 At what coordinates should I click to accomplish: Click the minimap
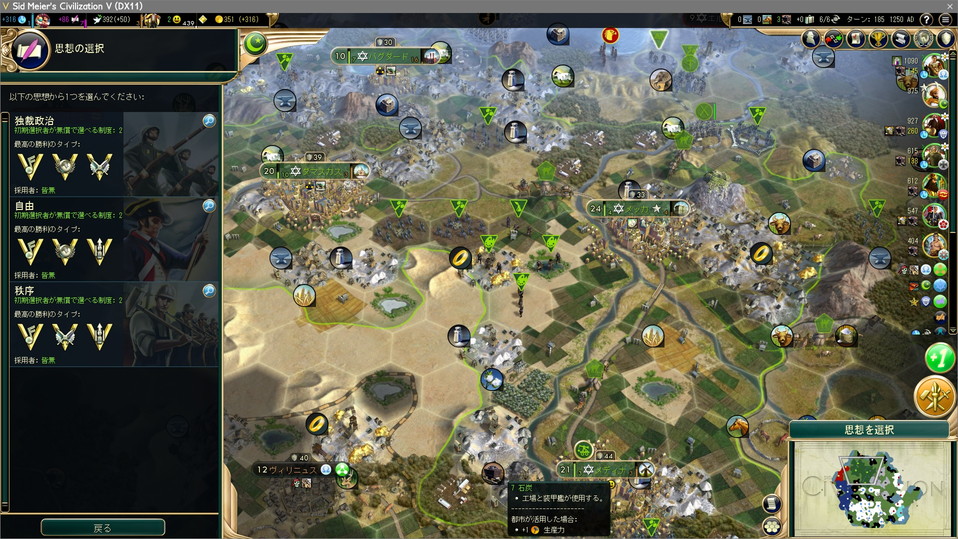pos(868,488)
